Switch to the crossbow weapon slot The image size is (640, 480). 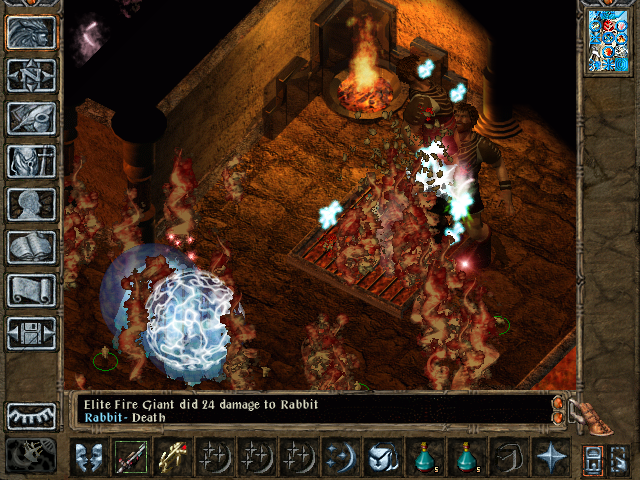pos(173,458)
